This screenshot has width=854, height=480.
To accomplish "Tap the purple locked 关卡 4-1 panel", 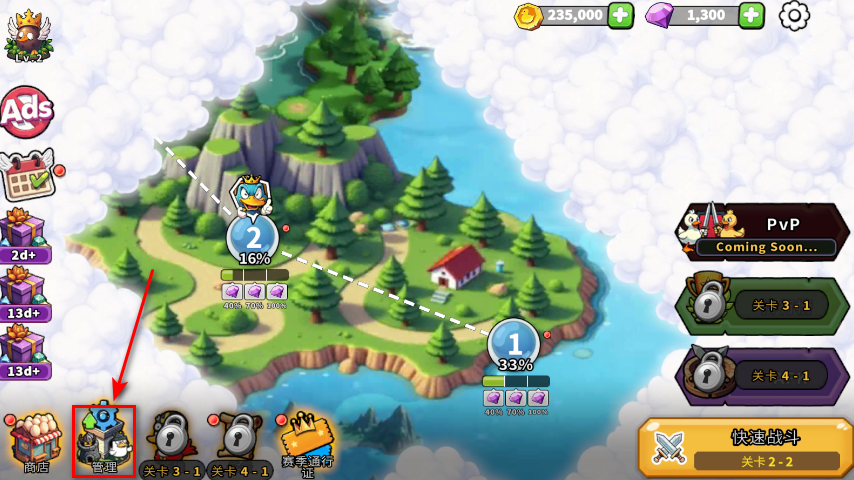I will [x=762, y=376].
